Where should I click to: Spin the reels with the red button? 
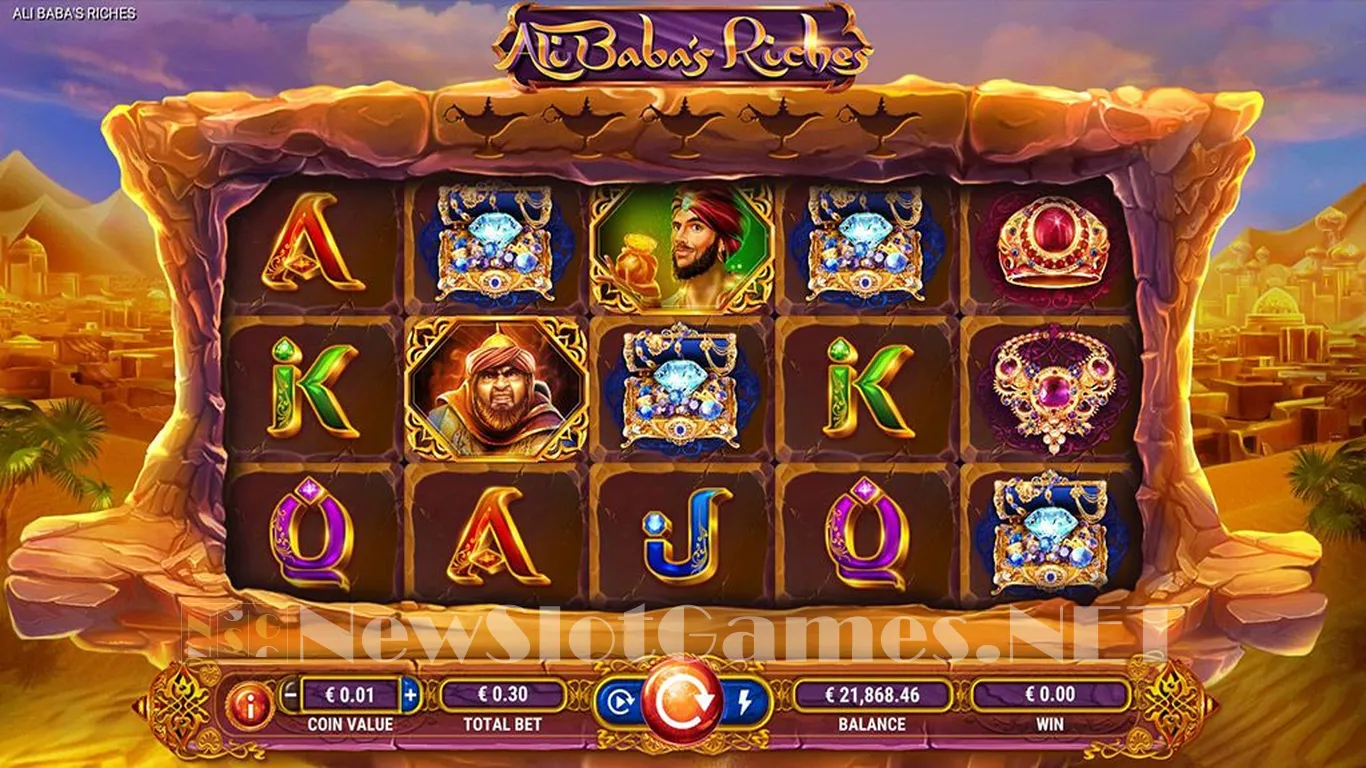click(x=683, y=700)
